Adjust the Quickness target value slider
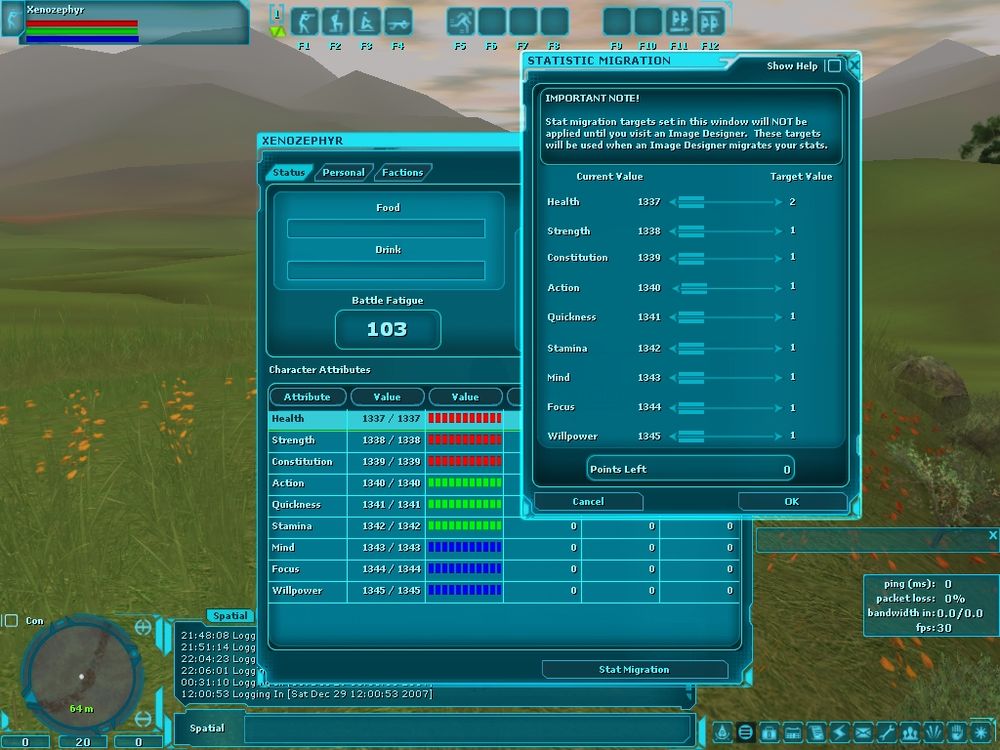The image size is (1000, 750). pos(692,317)
